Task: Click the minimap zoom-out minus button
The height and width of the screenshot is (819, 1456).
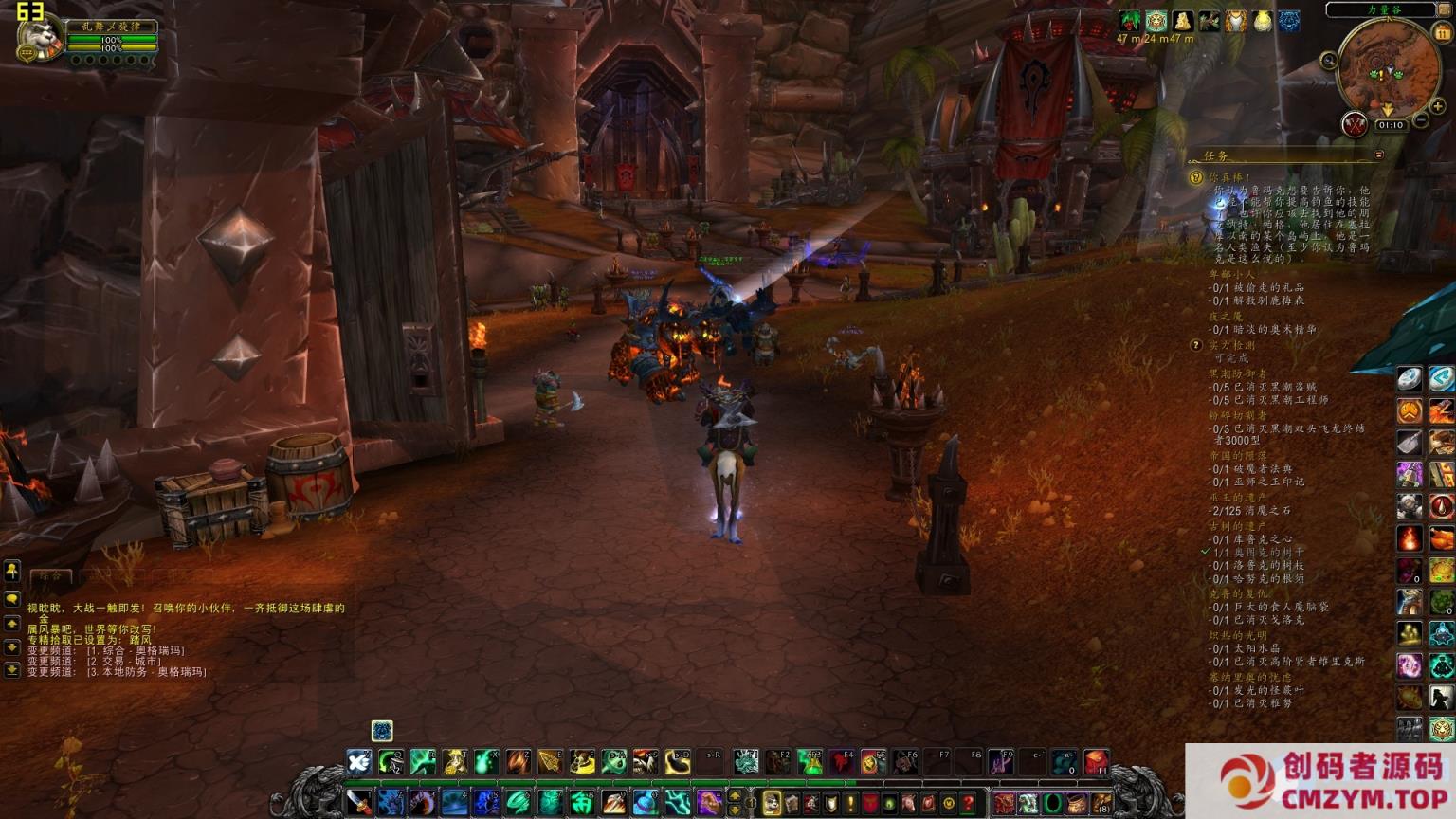Action: [x=1421, y=121]
